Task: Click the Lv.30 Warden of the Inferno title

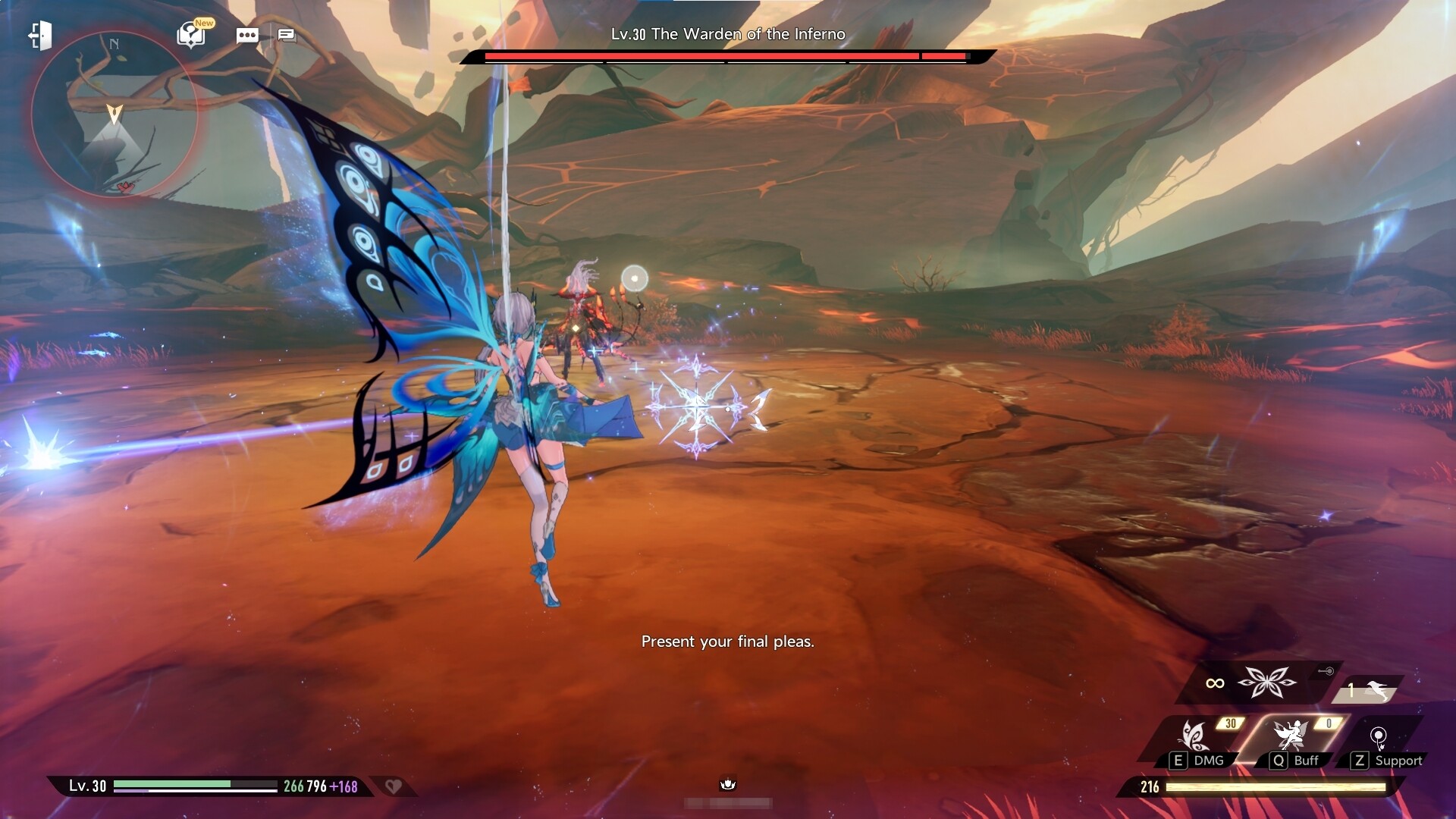Action: 727,33
